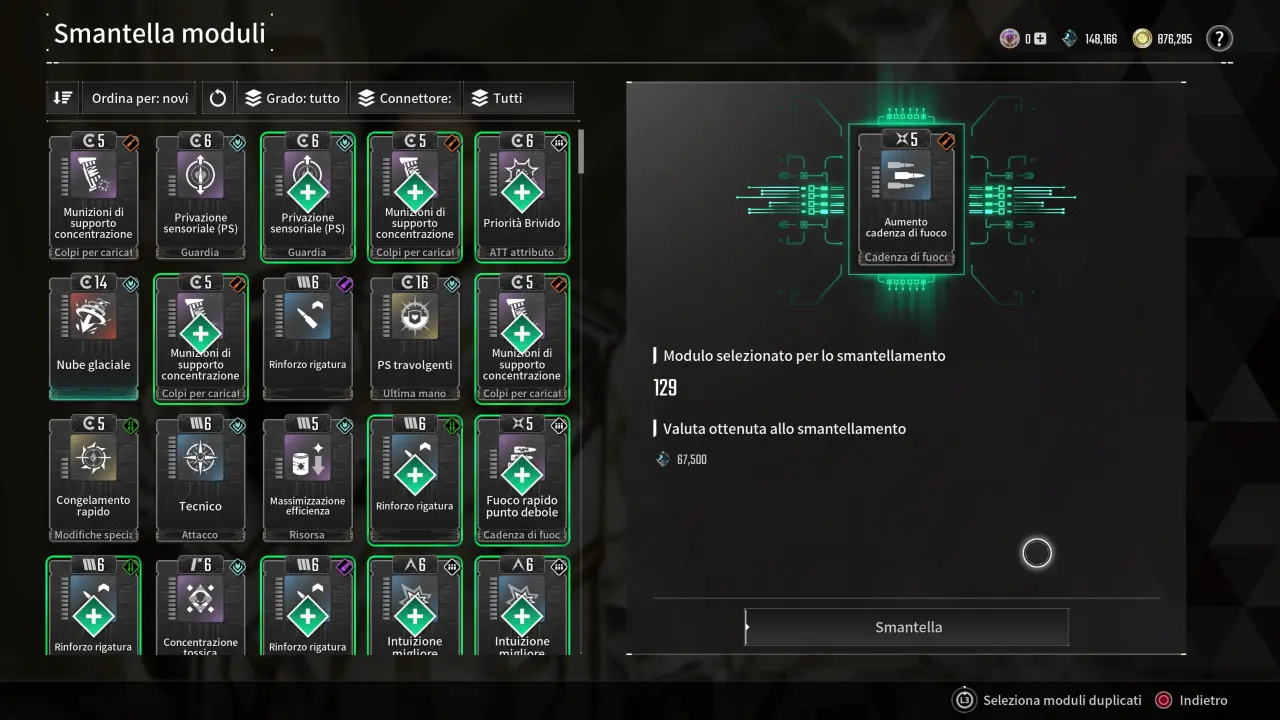Screen dimensions: 1280x720
Task: Click the module list scrollbar
Action: [x=580, y=154]
